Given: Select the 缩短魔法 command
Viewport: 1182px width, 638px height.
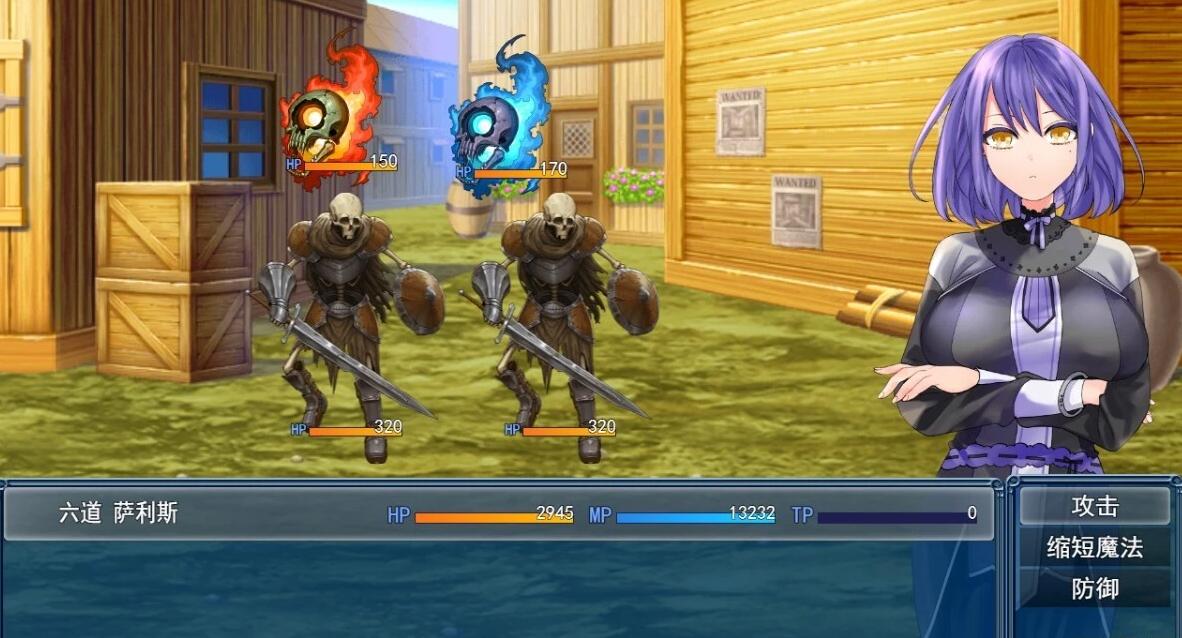Looking at the screenshot, I should point(1094,548).
